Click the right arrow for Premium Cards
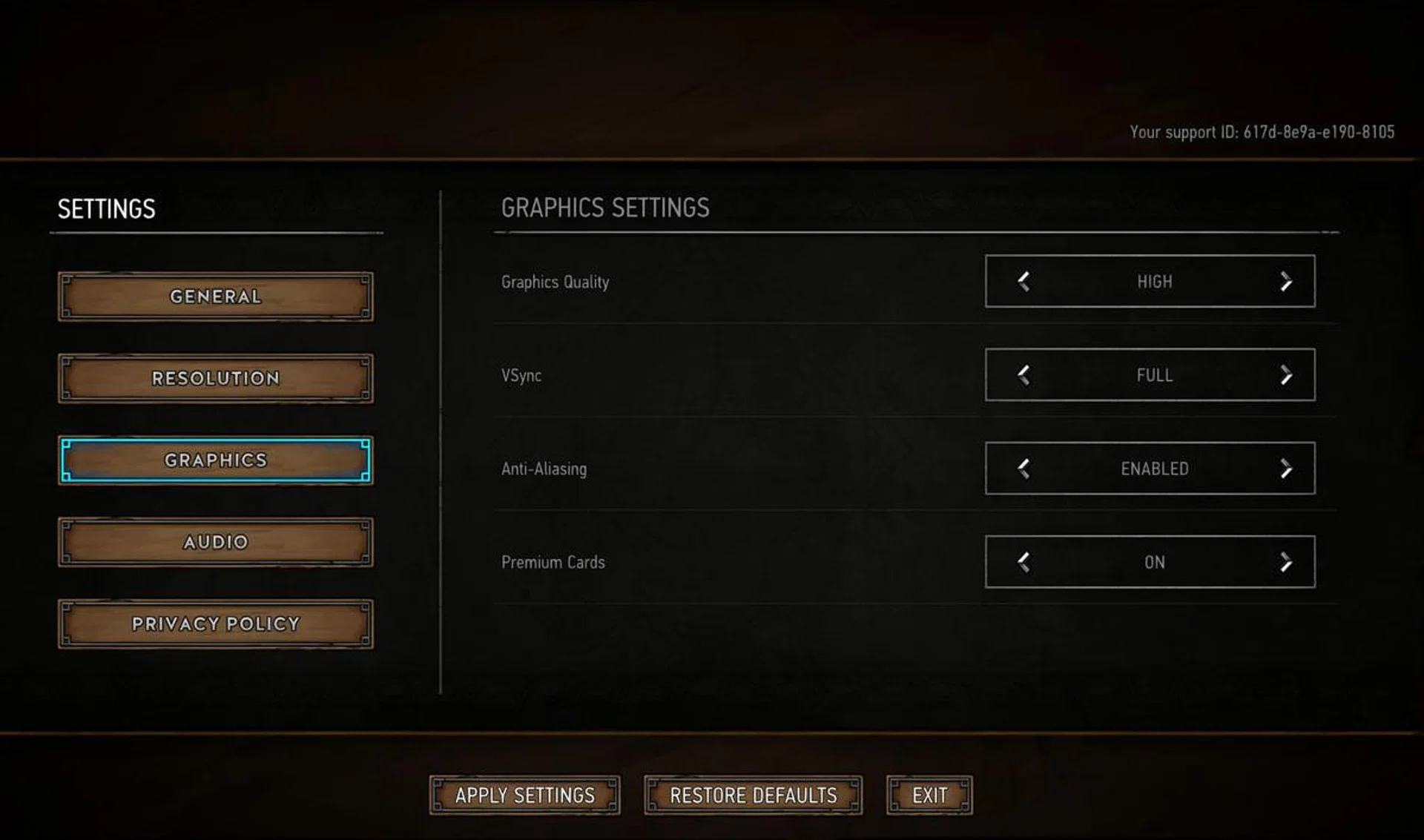The height and width of the screenshot is (840, 1424). pos(1284,562)
